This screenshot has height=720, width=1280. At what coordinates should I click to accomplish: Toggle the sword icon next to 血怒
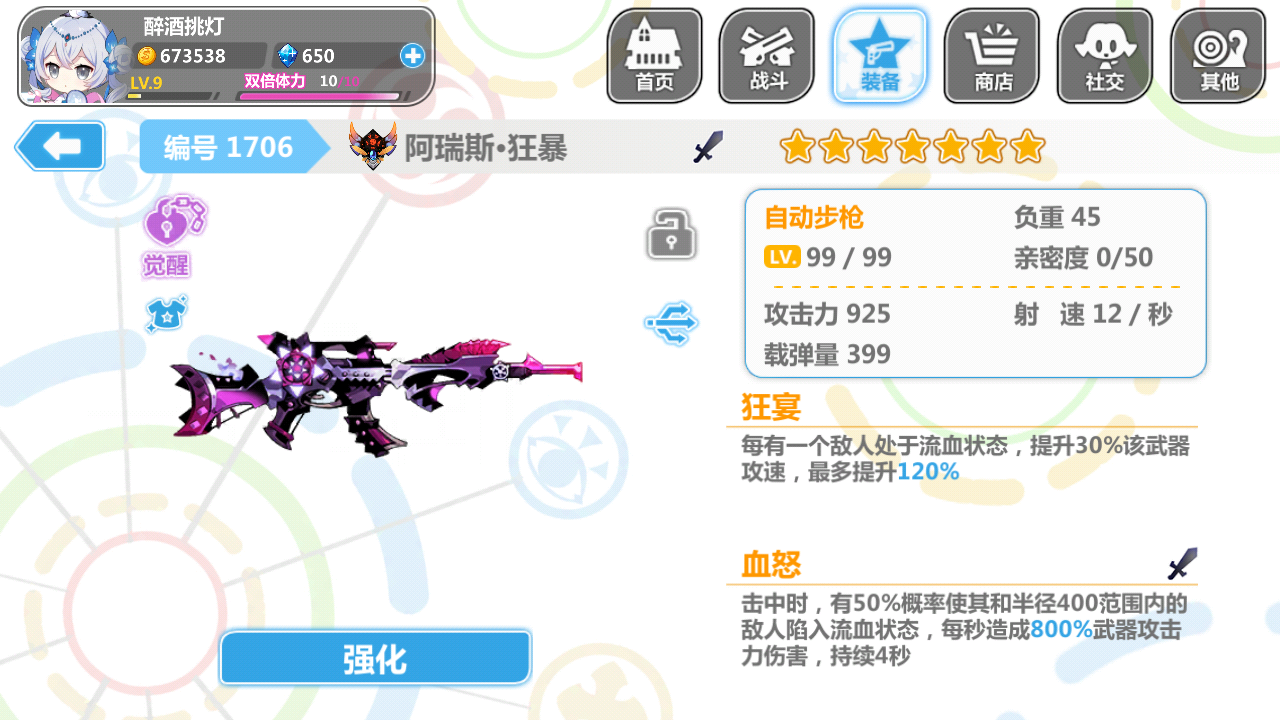click(1180, 563)
